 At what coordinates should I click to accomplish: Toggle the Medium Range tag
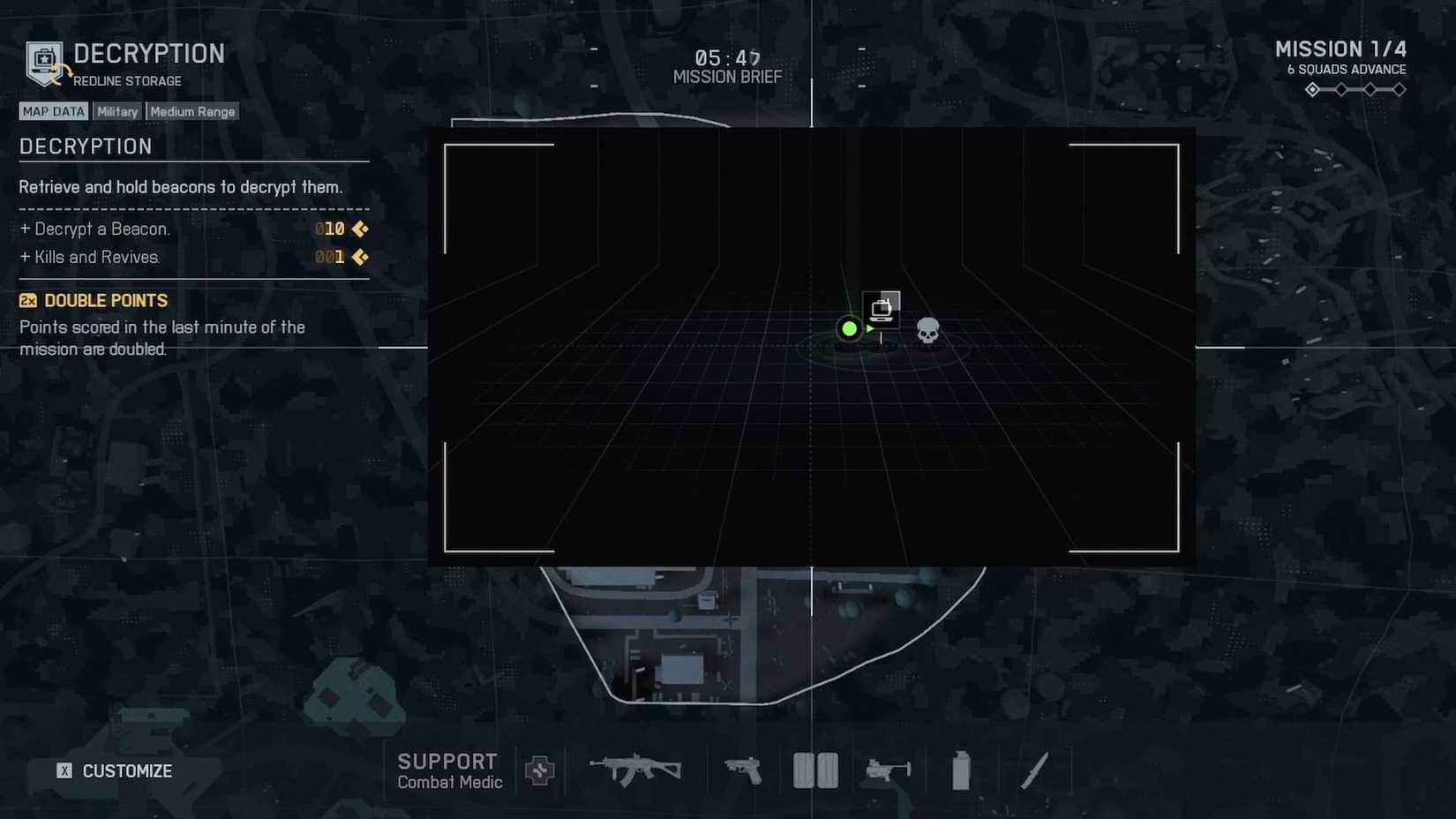coord(191,110)
